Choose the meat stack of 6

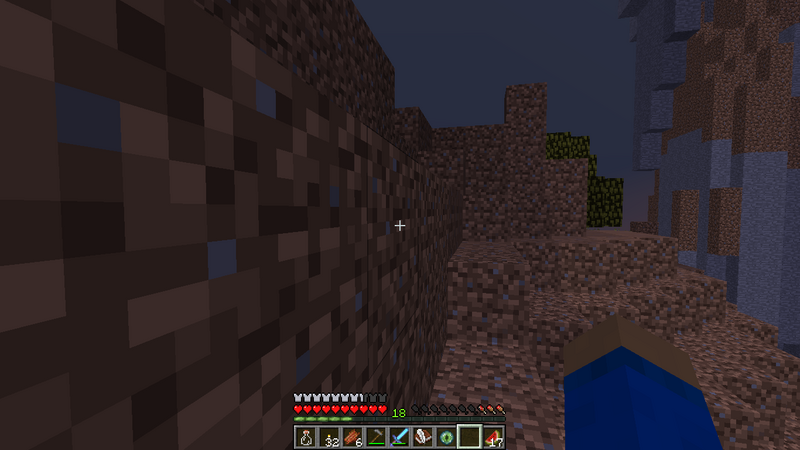(x=351, y=437)
